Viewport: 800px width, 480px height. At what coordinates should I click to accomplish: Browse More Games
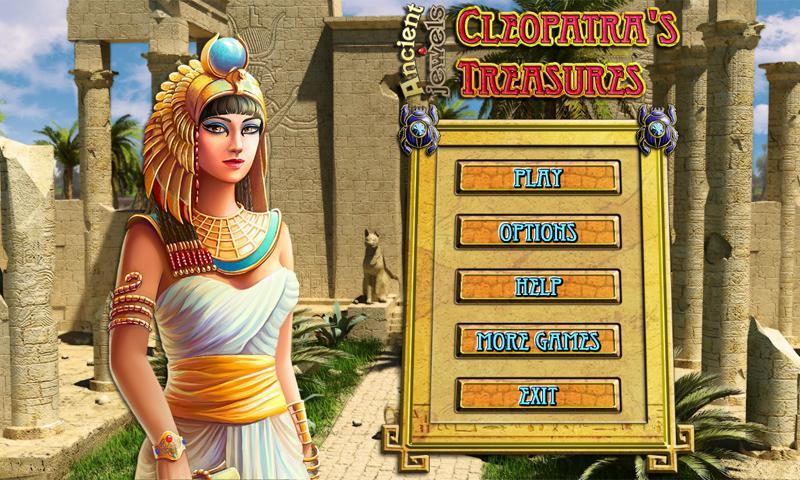click(538, 340)
